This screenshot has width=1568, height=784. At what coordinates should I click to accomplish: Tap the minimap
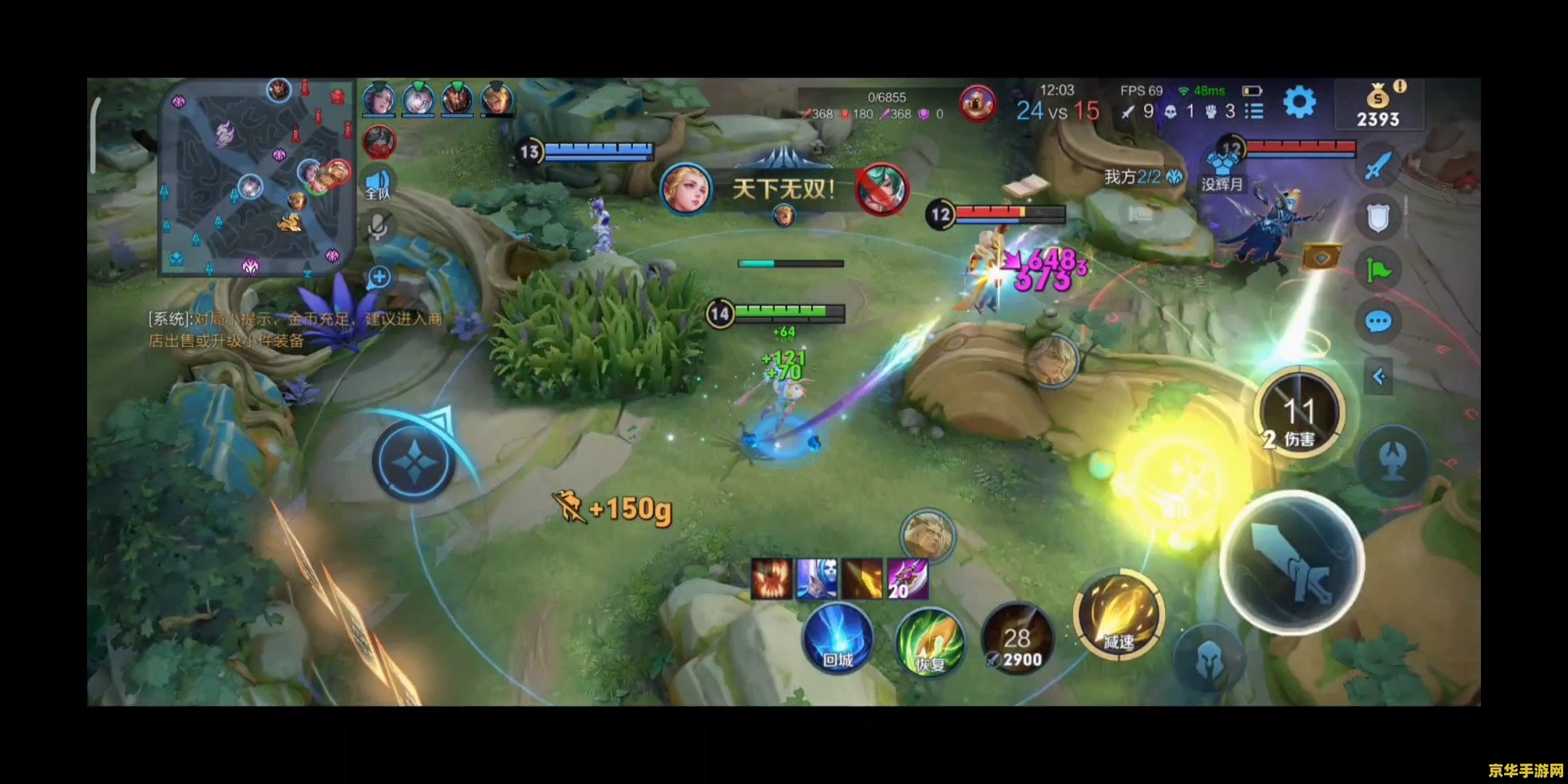(256, 177)
